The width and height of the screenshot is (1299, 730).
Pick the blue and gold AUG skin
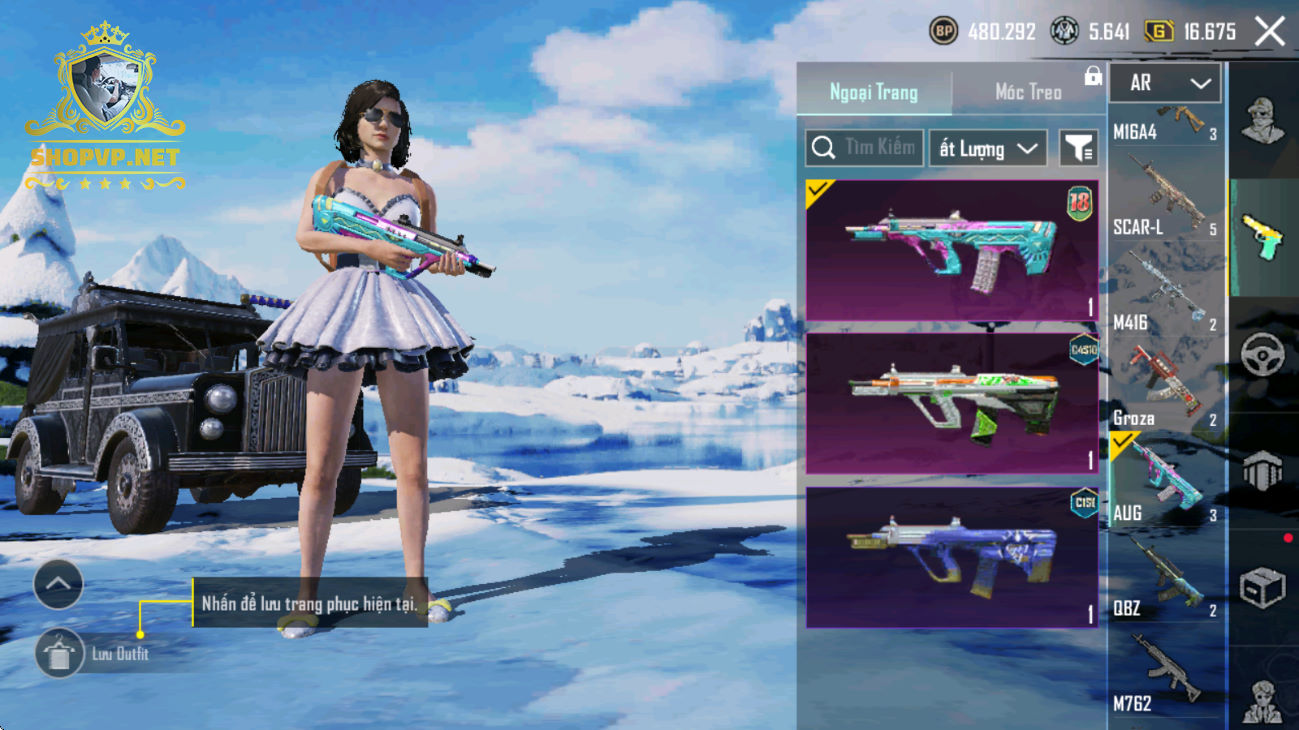(x=951, y=558)
